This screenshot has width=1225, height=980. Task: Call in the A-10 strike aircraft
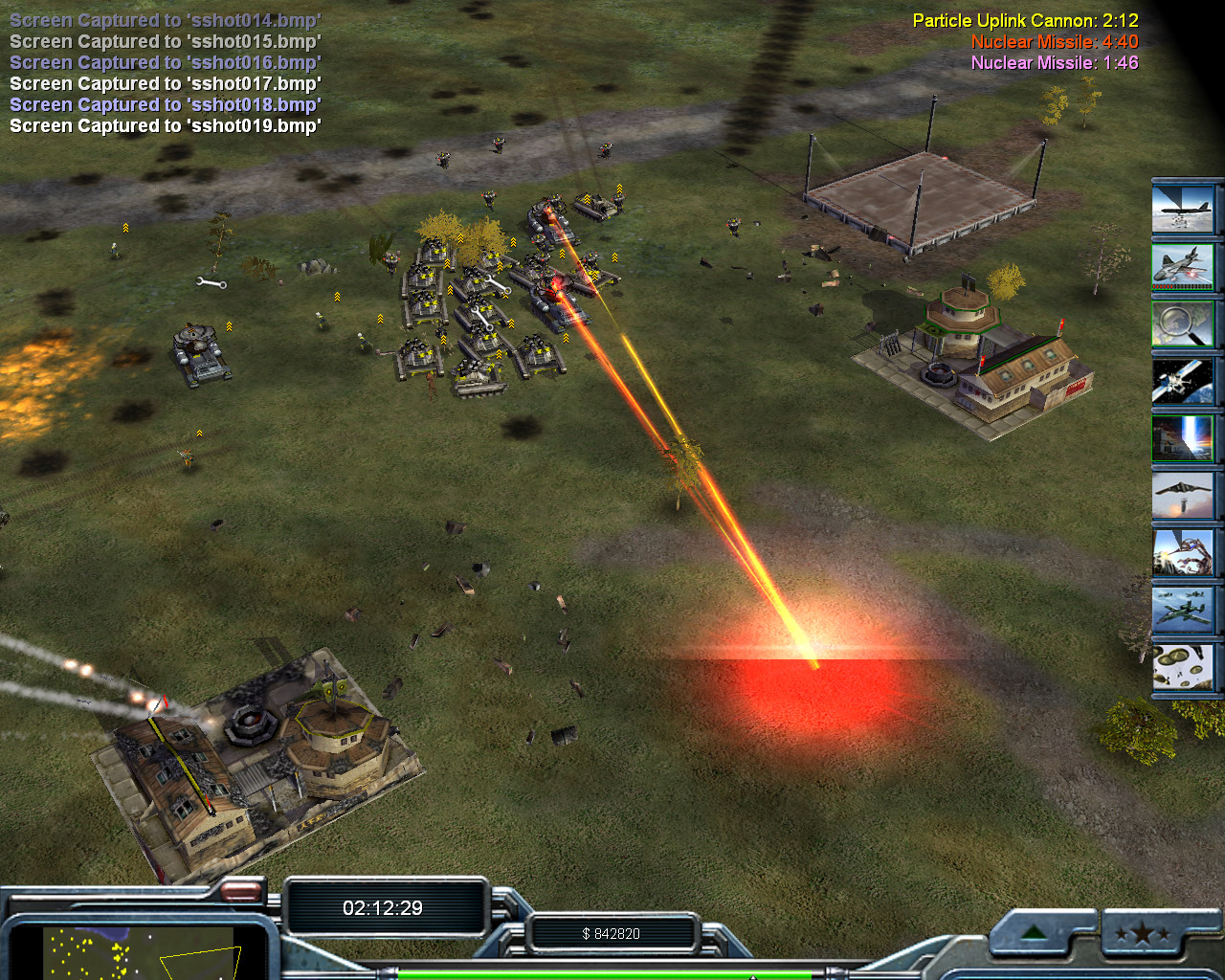coord(1183,610)
